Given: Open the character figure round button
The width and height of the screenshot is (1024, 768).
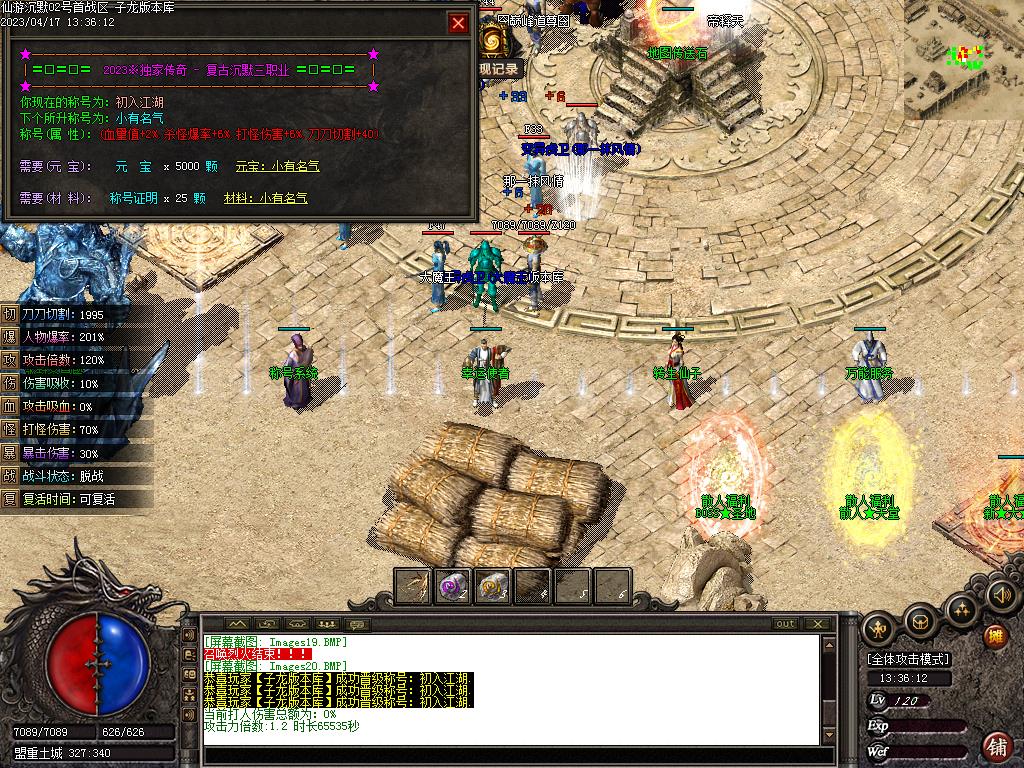Looking at the screenshot, I should tap(879, 628).
